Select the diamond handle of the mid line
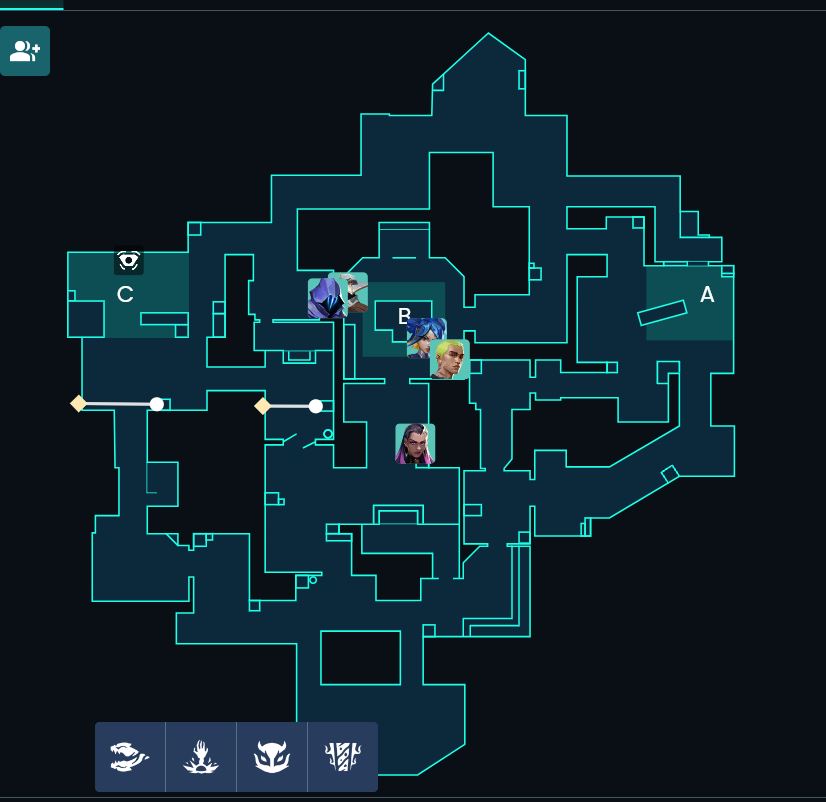826x802 pixels. point(263,405)
